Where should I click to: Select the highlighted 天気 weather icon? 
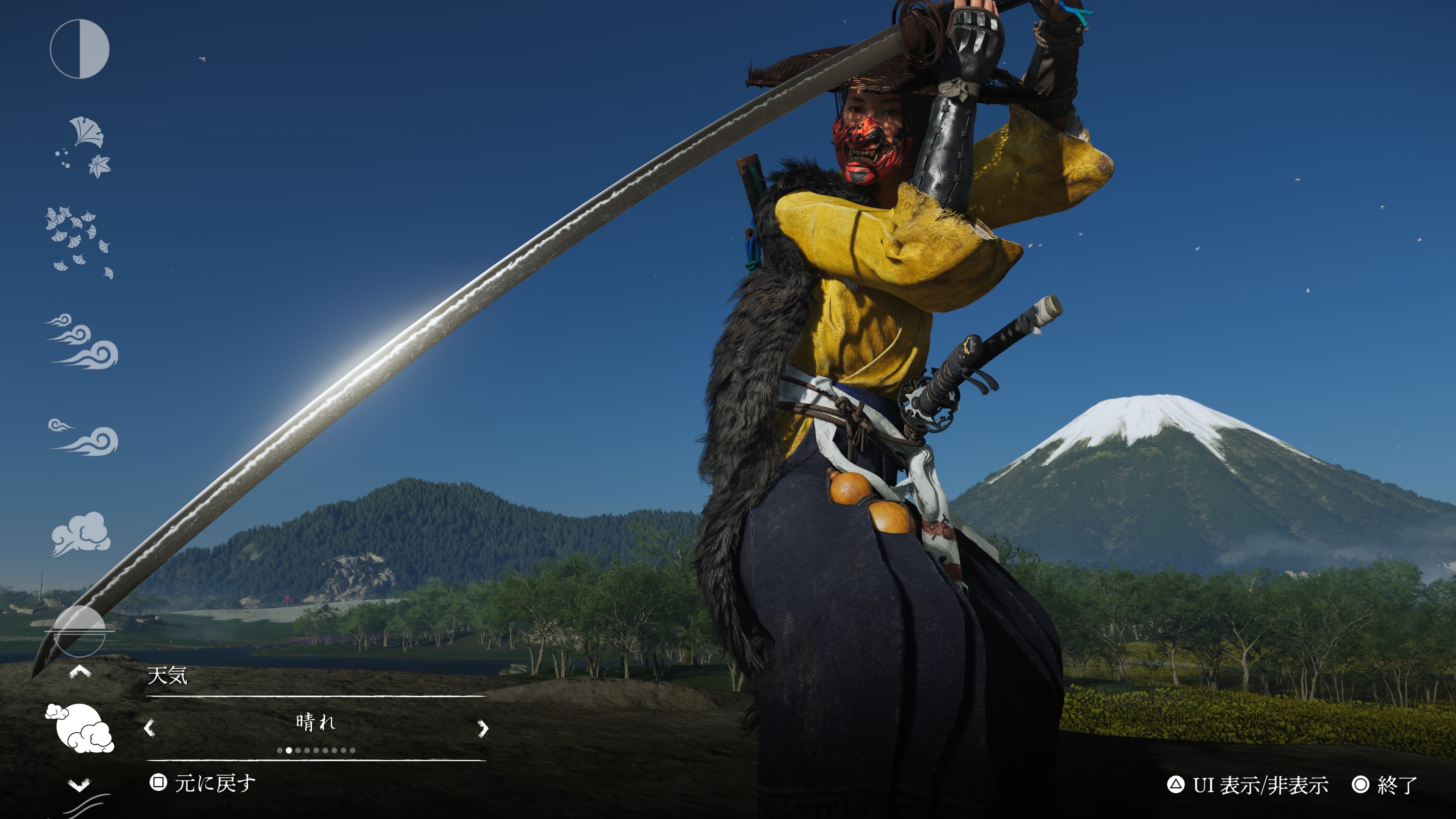(80, 728)
